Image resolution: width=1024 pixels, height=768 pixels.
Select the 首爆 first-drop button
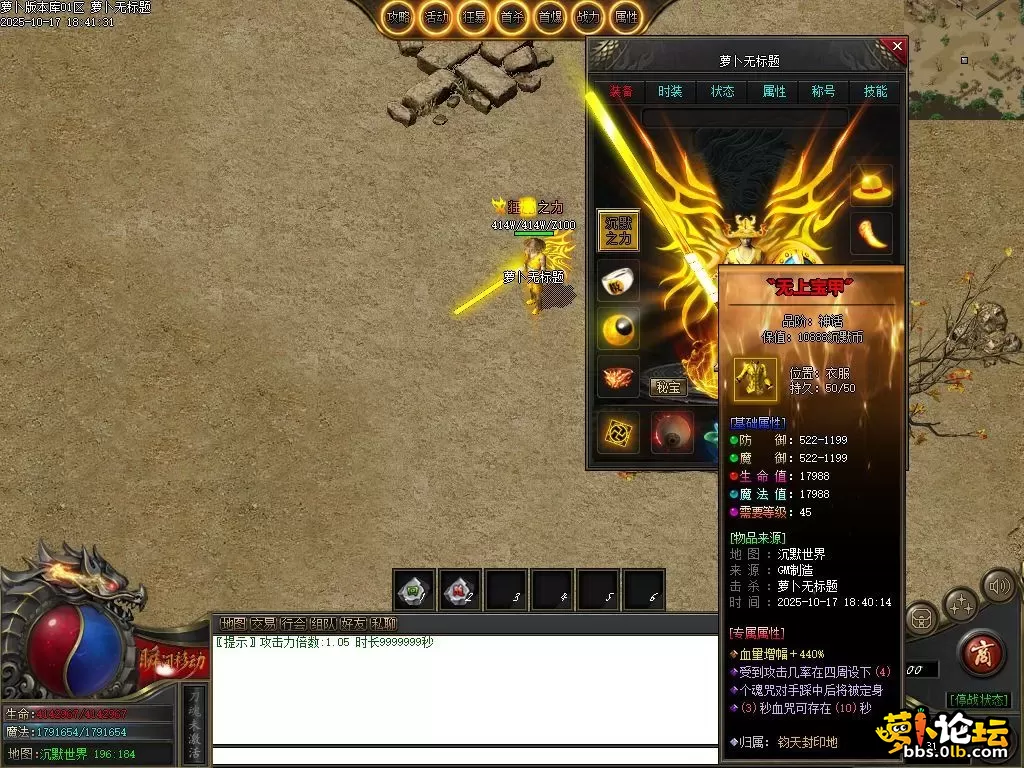(x=550, y=17)
